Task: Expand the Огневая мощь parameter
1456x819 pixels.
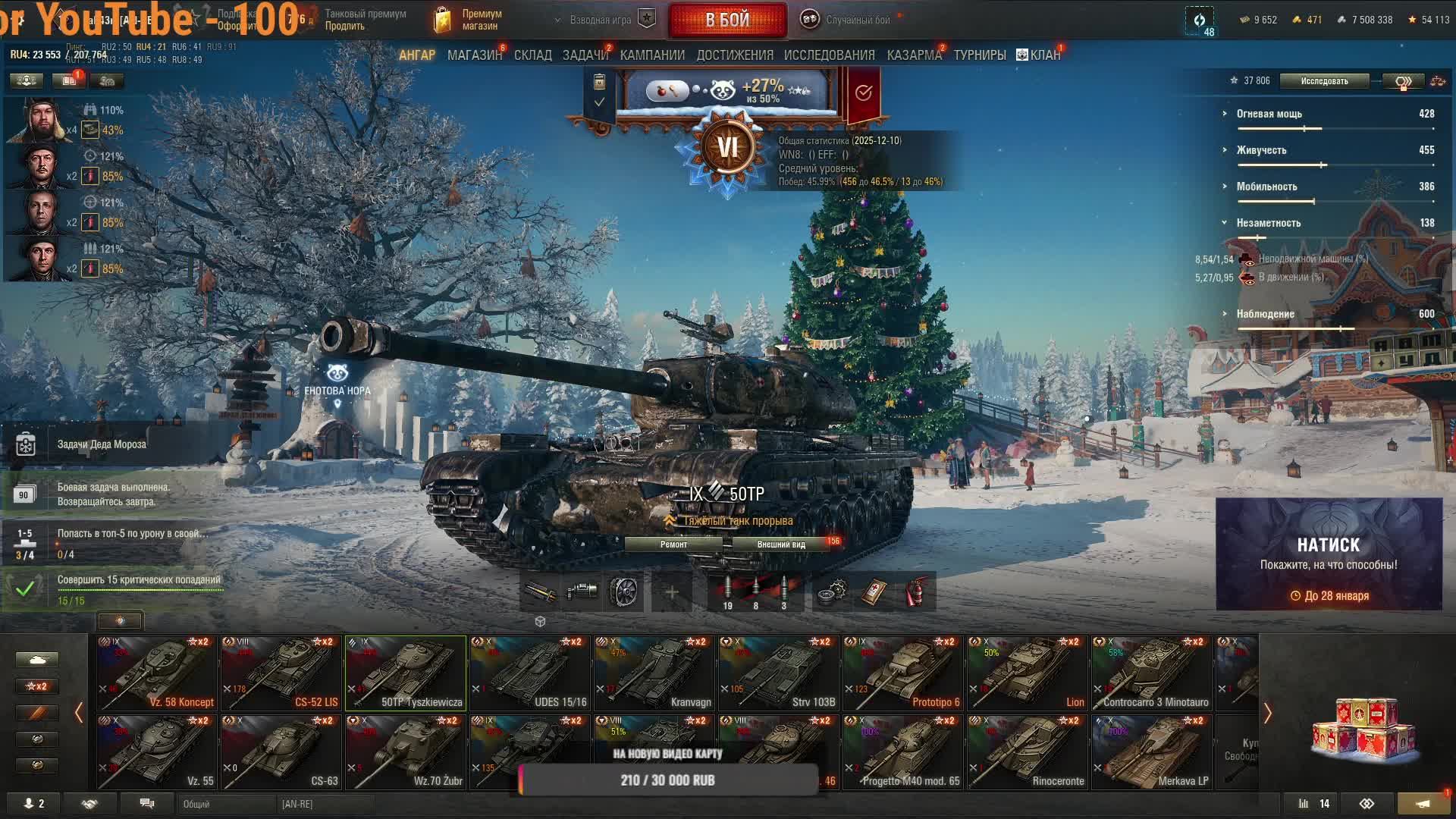Action: [x=1269, y=114]
